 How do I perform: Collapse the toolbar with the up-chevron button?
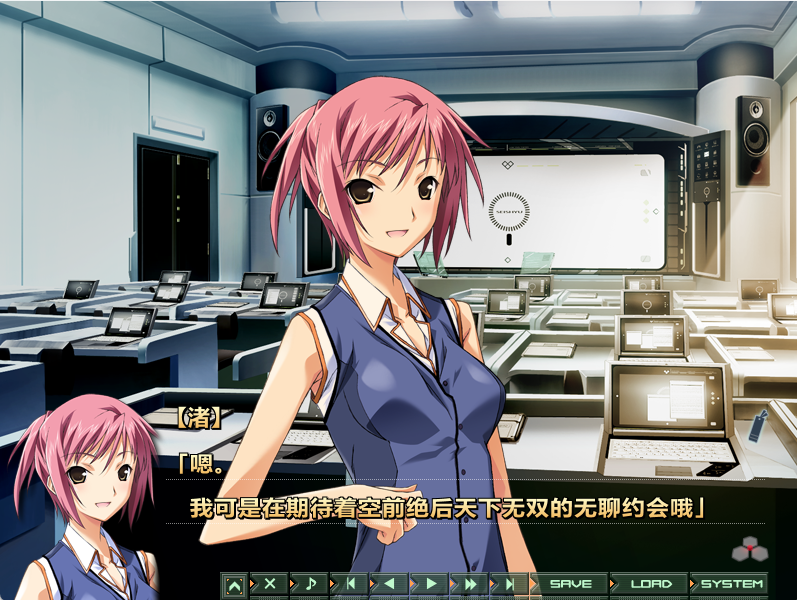234,583
